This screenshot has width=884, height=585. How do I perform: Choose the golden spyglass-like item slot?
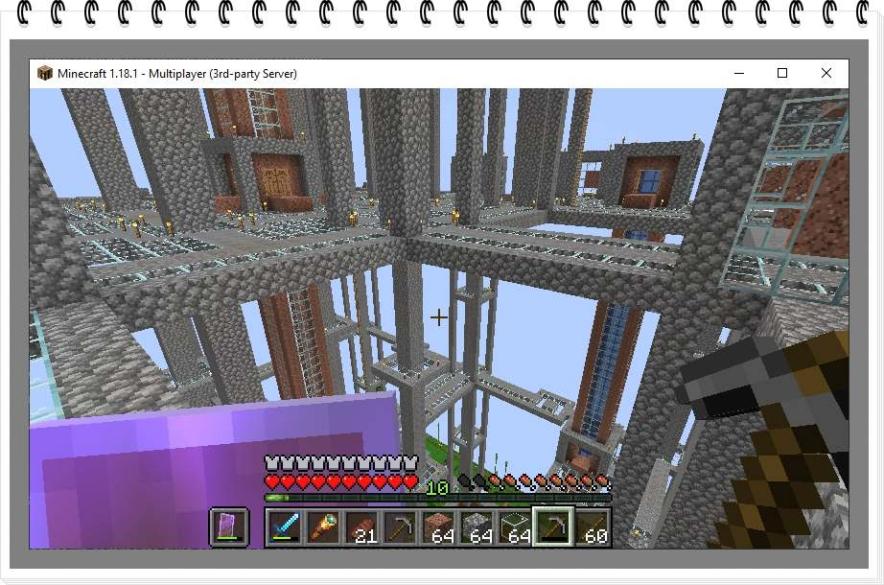tap(323, 527)
